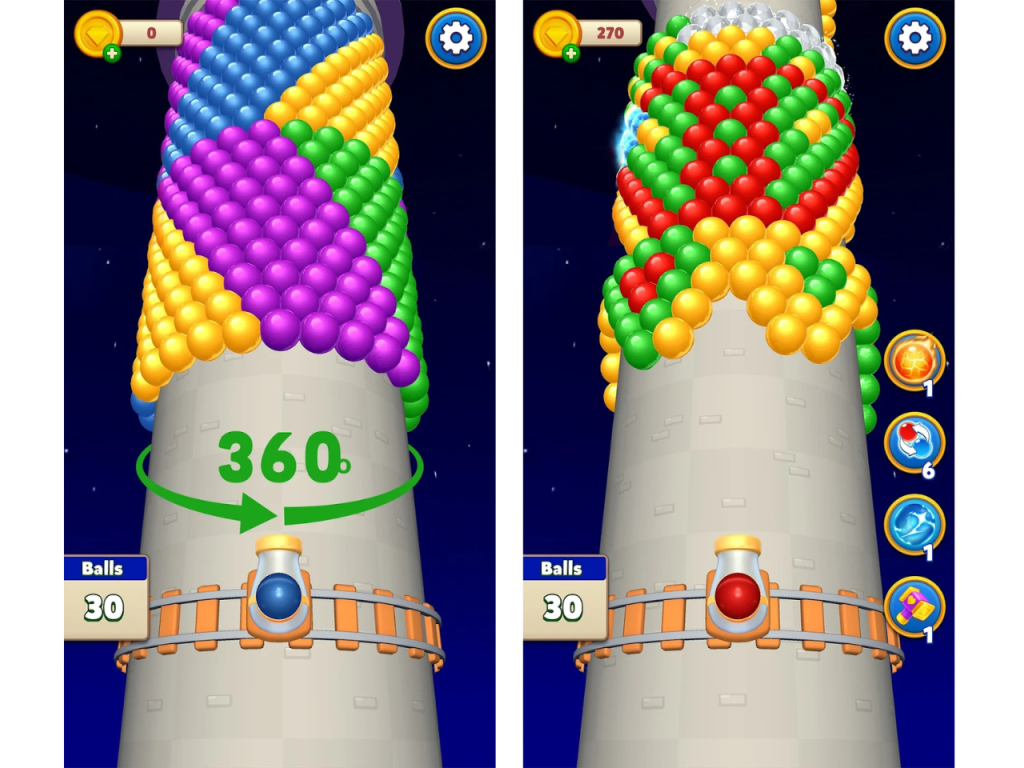This screenshot has height=768, width=1024.
Task: Activate the blue lightning orb power-up
Action: 914,525
